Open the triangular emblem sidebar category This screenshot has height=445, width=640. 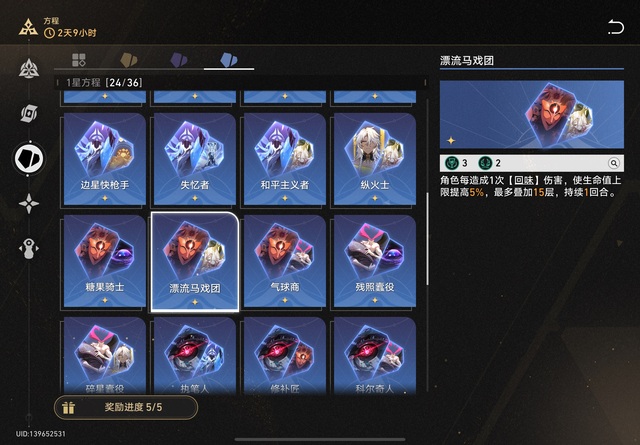coord(29,69)
